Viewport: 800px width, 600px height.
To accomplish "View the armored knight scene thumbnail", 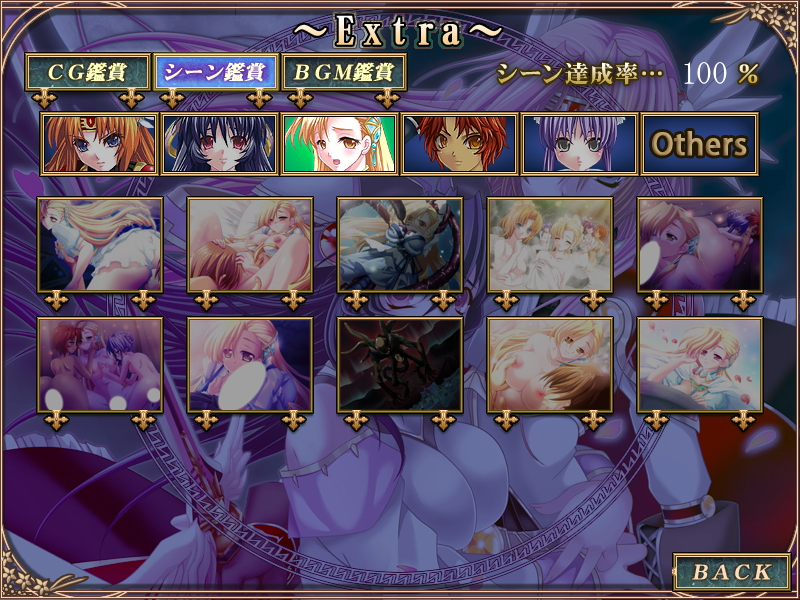I will 400,245.
